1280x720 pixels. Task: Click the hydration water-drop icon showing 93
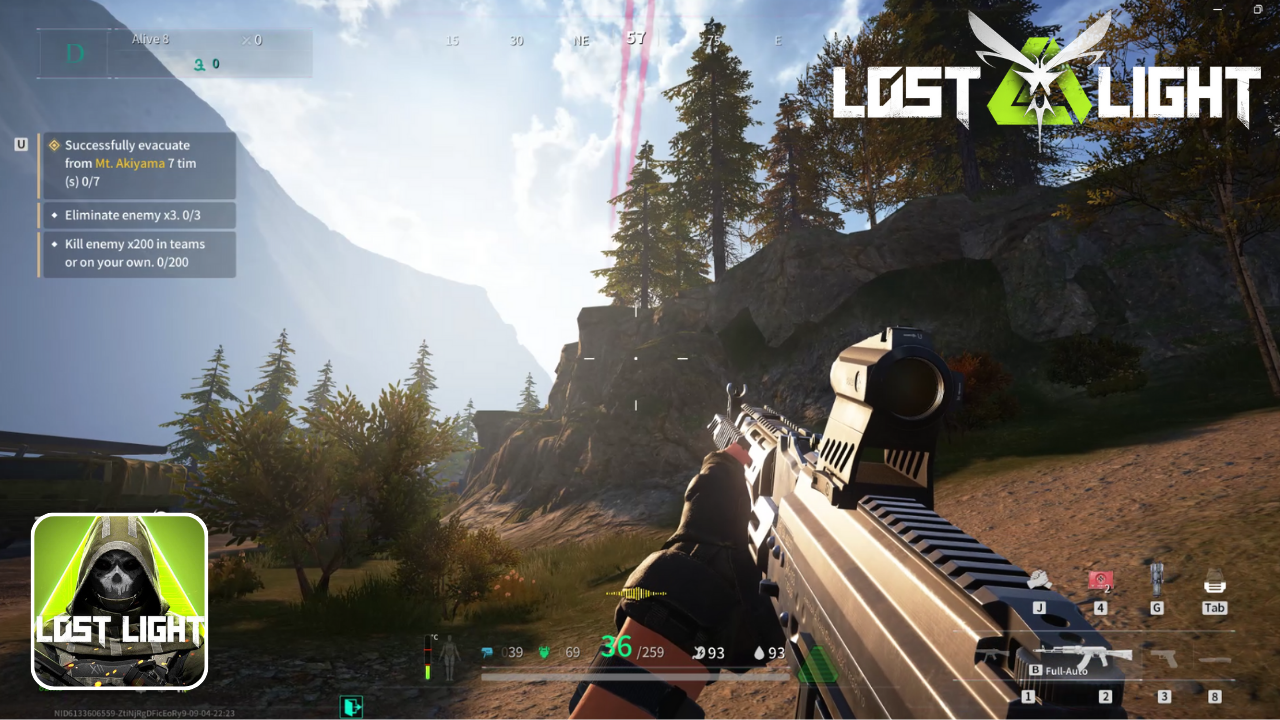(758, 651)
